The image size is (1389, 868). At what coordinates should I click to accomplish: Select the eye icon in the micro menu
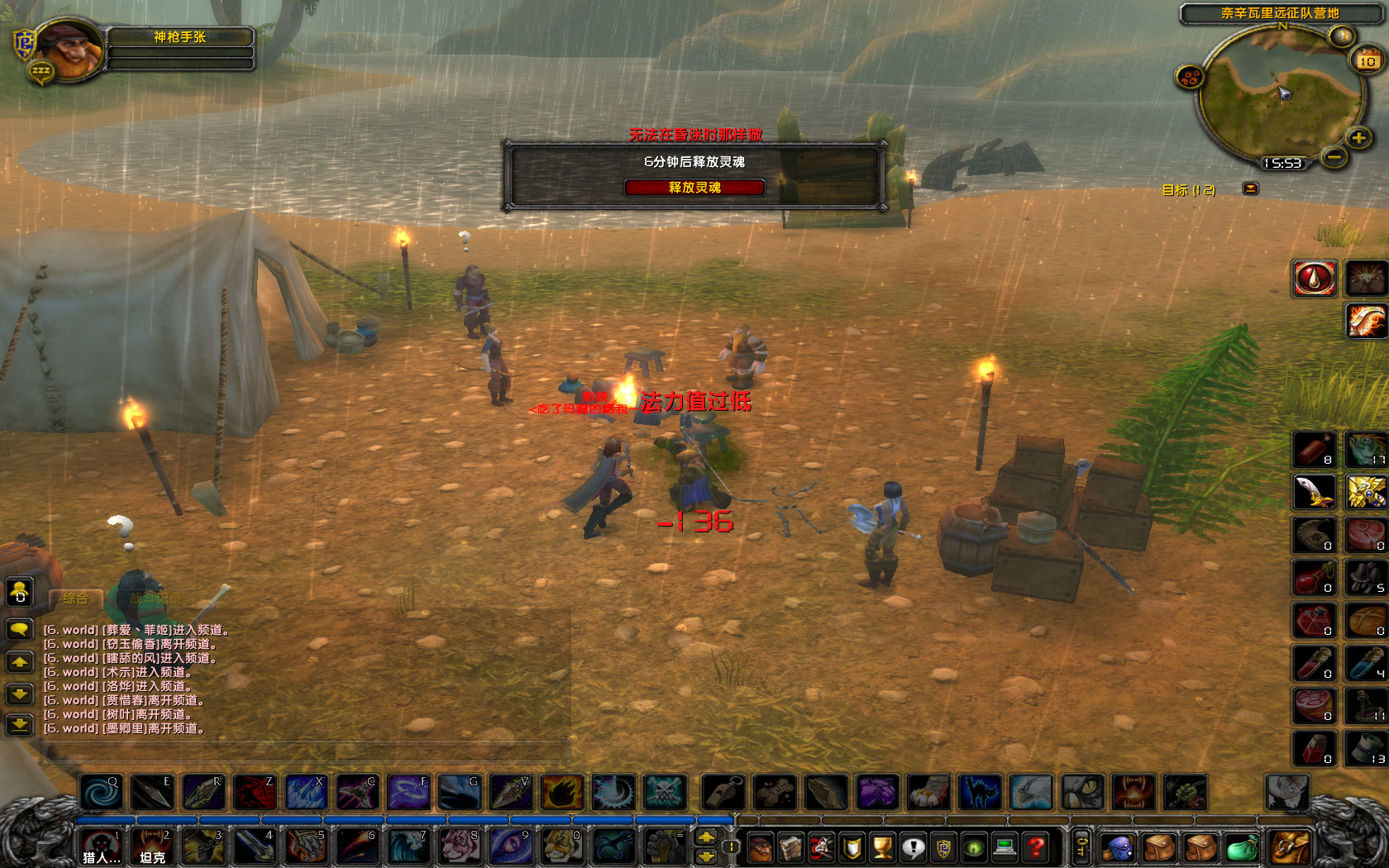(973, 846)
